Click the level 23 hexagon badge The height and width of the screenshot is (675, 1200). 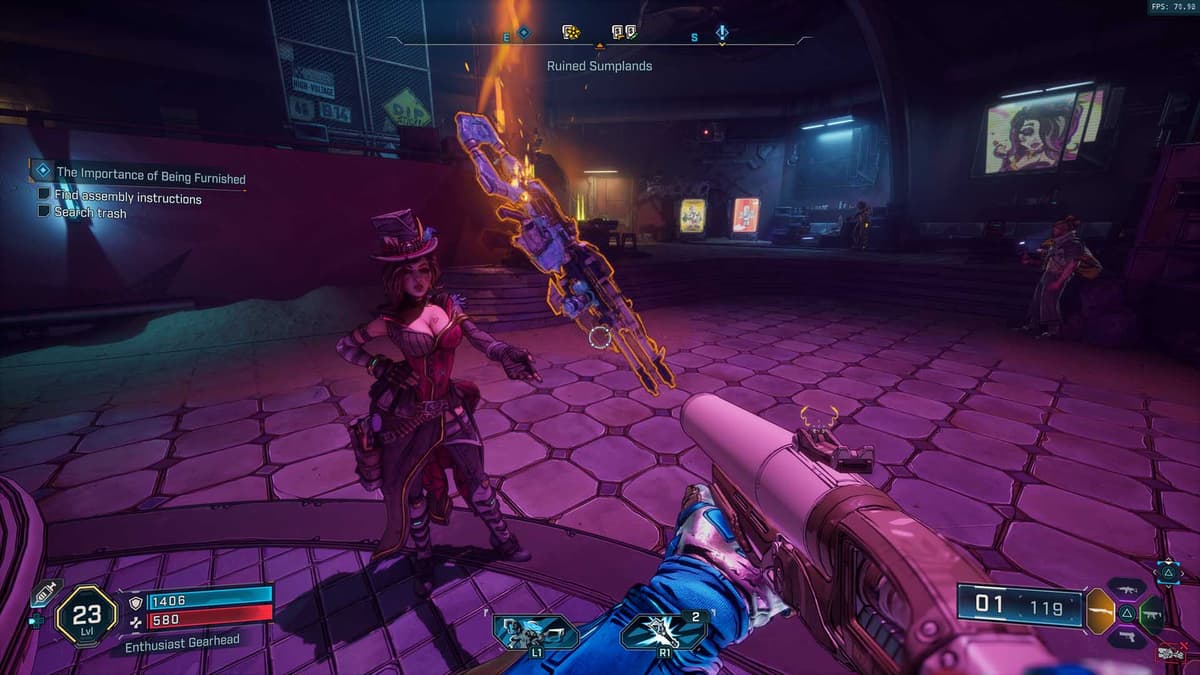click(x=86, y=614)
